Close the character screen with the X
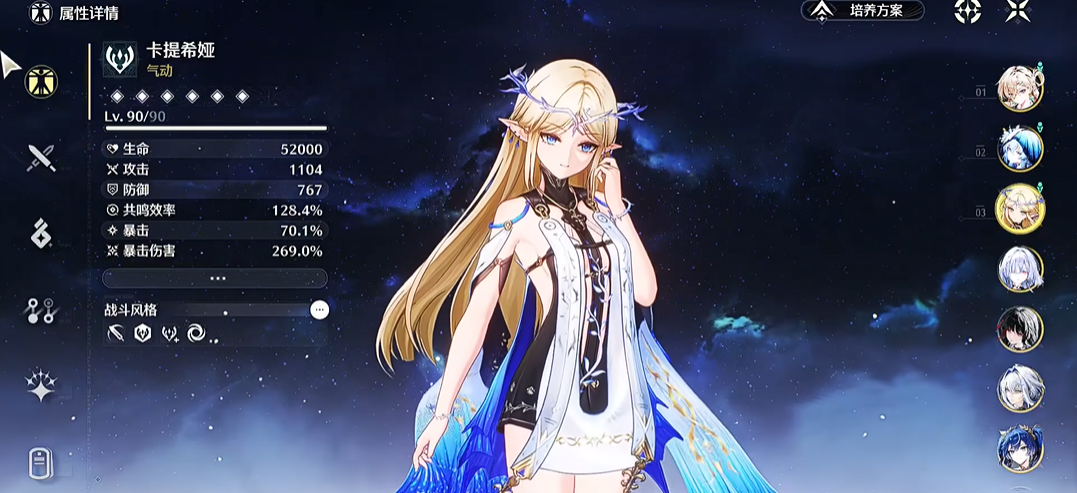 pos(1018,11)
